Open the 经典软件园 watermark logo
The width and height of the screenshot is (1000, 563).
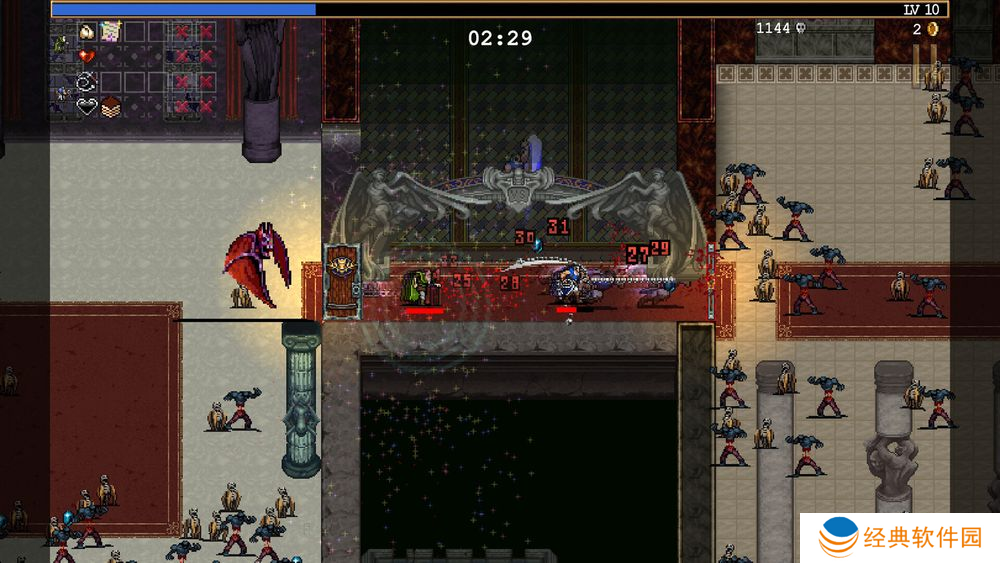click(x=899, y=538)
